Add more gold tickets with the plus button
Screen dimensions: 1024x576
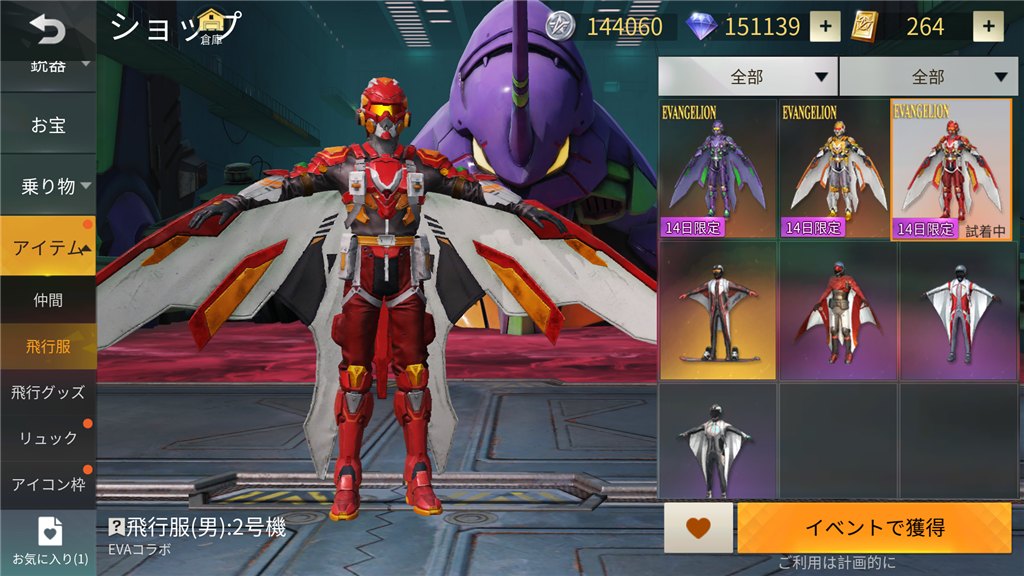[x=988, y=27]
